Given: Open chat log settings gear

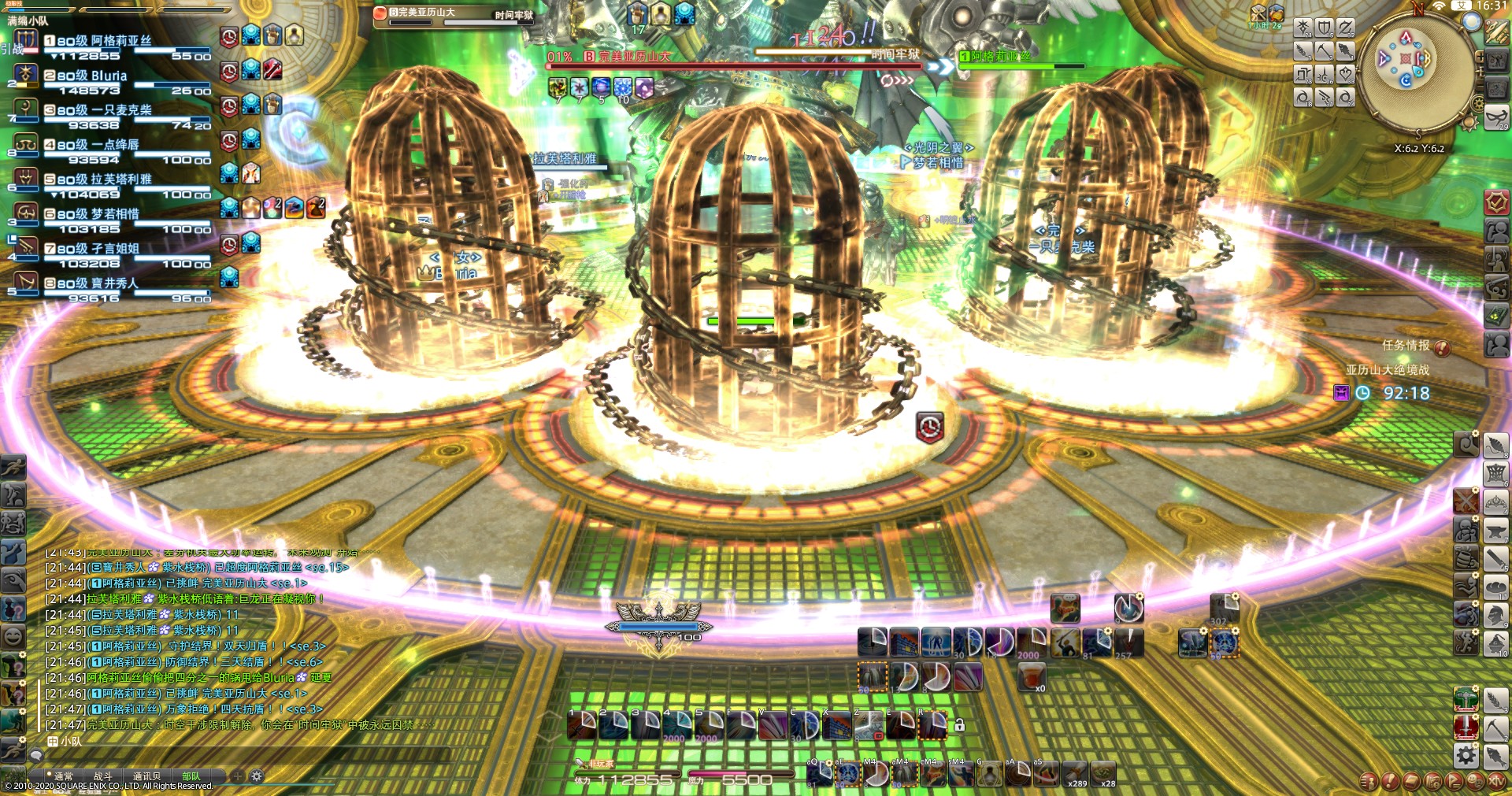Looking at the screenshot, I should [257, 776].
